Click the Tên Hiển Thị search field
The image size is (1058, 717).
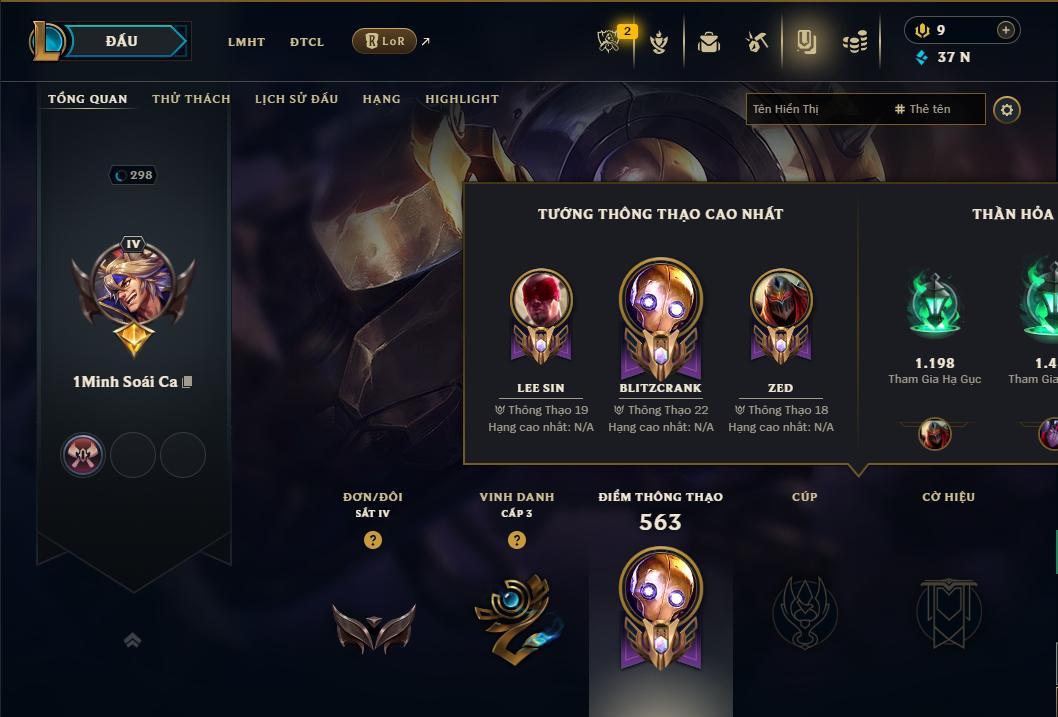(x=817, y=109)
